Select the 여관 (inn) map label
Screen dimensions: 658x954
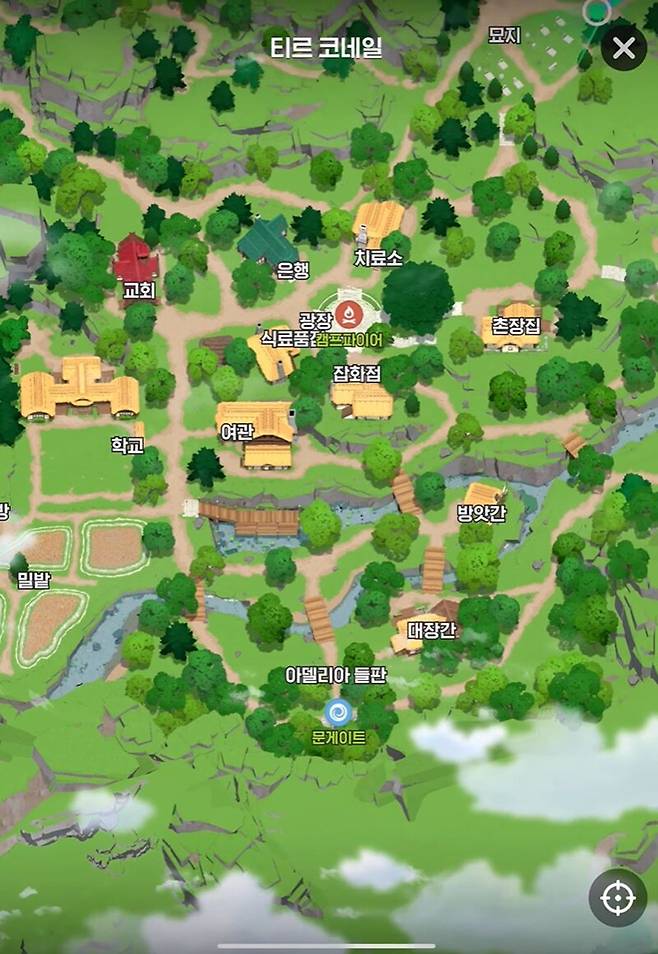[238, 431]
